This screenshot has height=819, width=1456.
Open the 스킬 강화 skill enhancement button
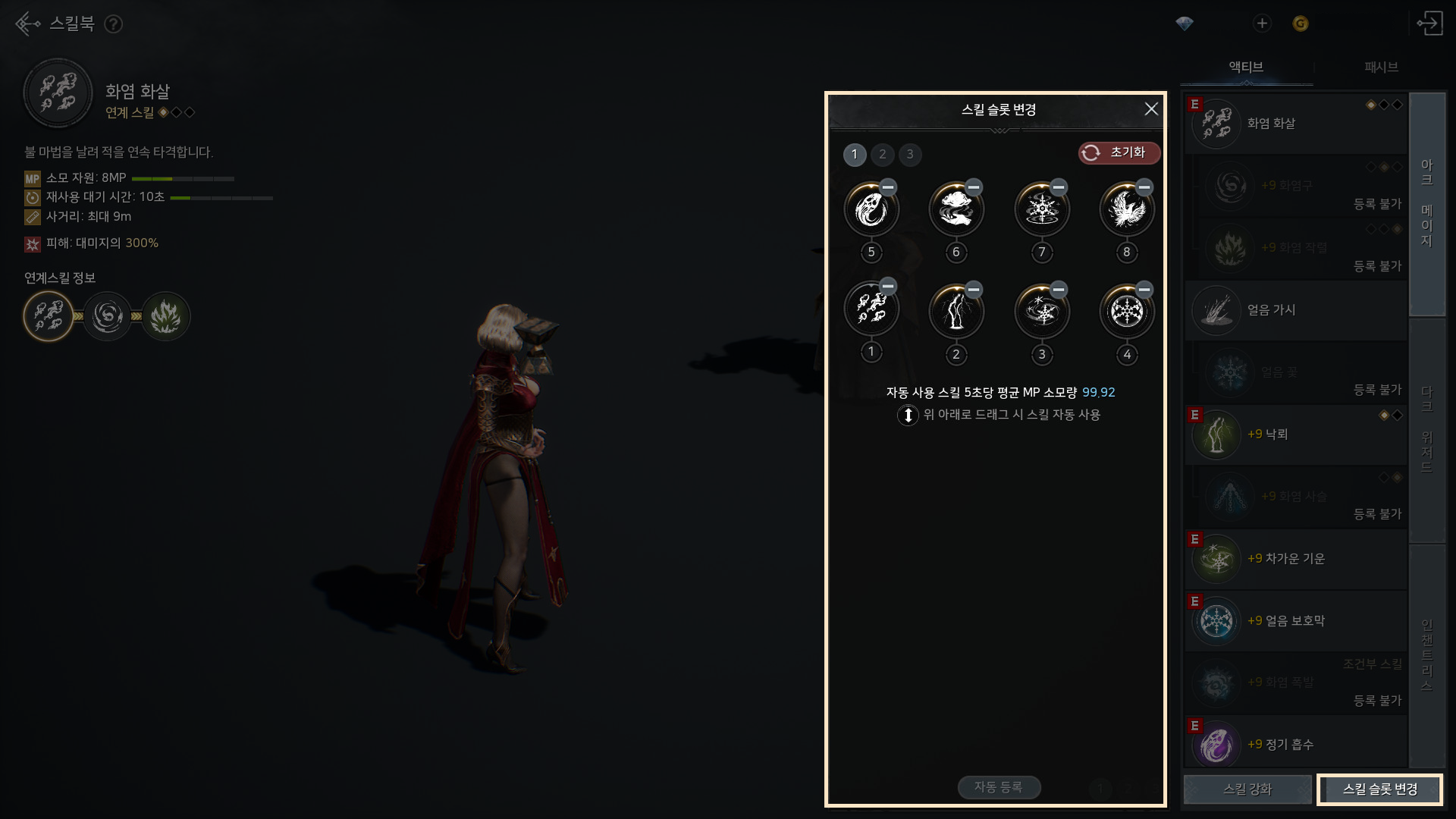pyautogui.click(x=1247, y=789)
